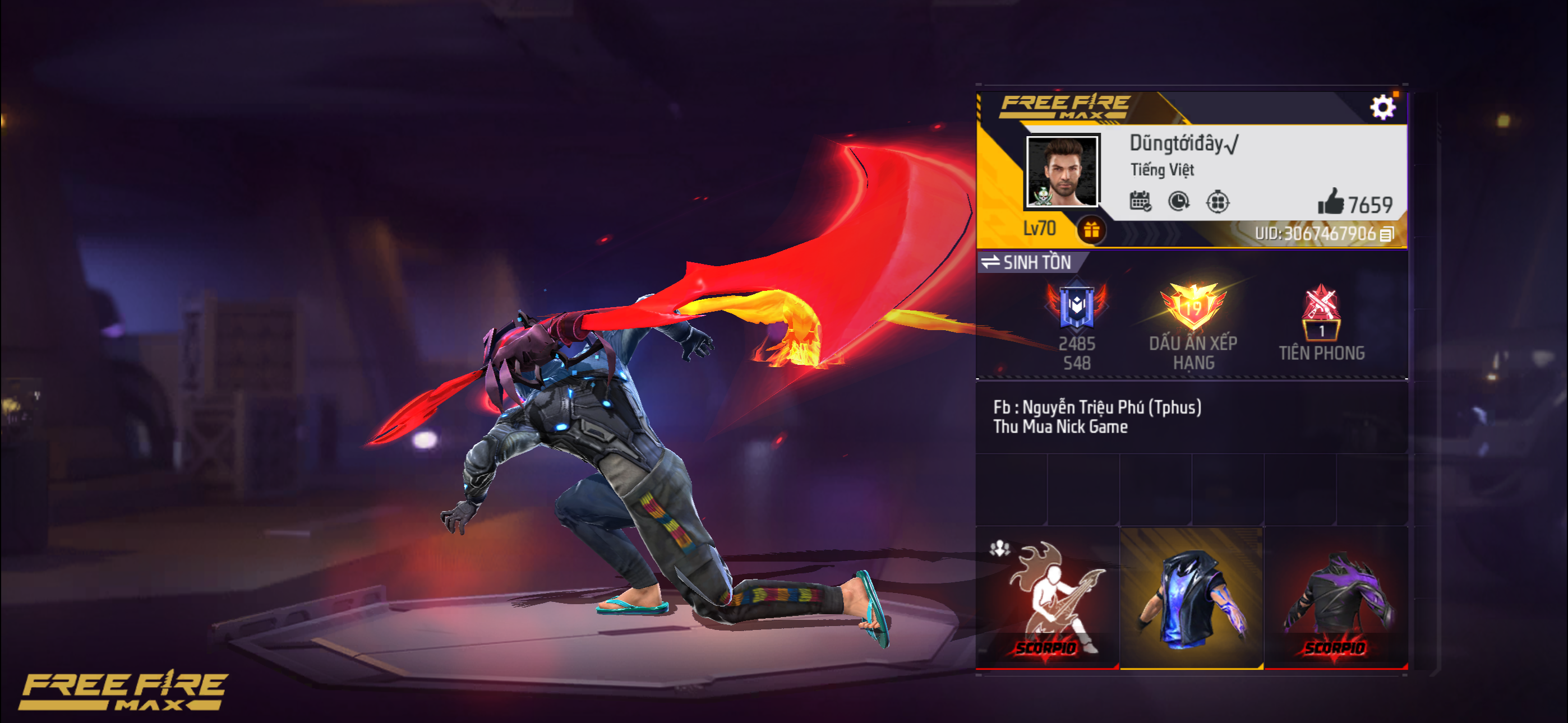Viewport: 1568px width, 723px height.
Task: Open the gear settings icon
Action: pyautogui.click(x=1382, y=108)
